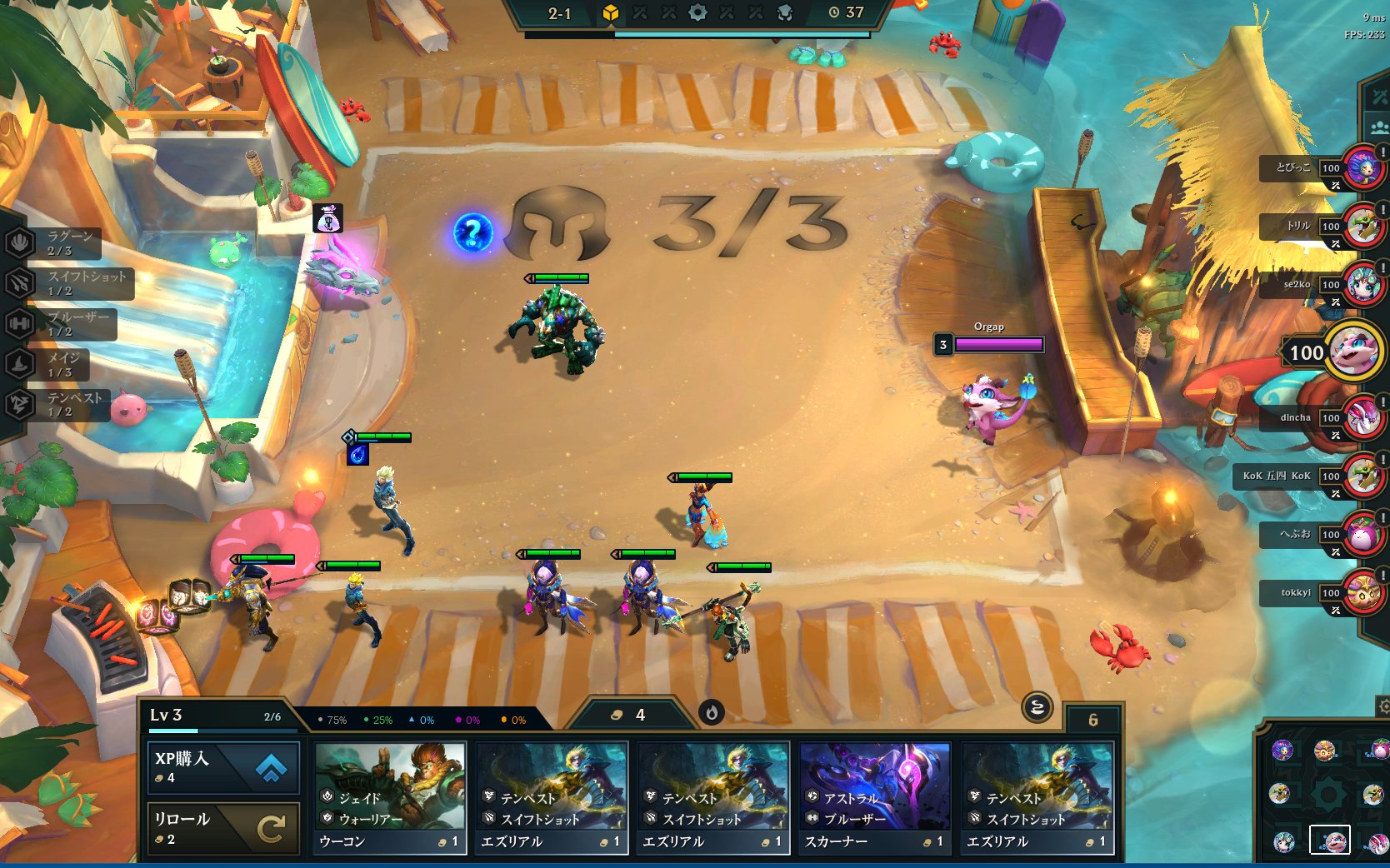Click the armory gear icon in the stage tracker

tap(697, 13)
